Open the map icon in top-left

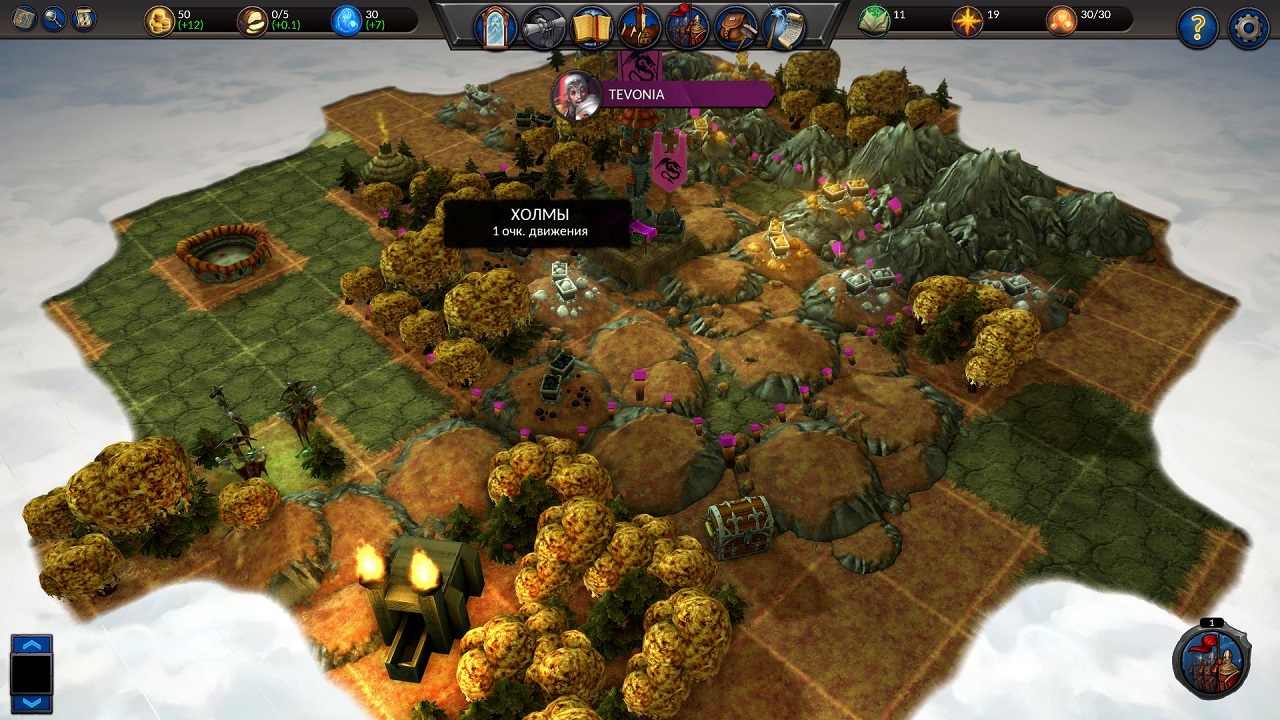(24, 18)
